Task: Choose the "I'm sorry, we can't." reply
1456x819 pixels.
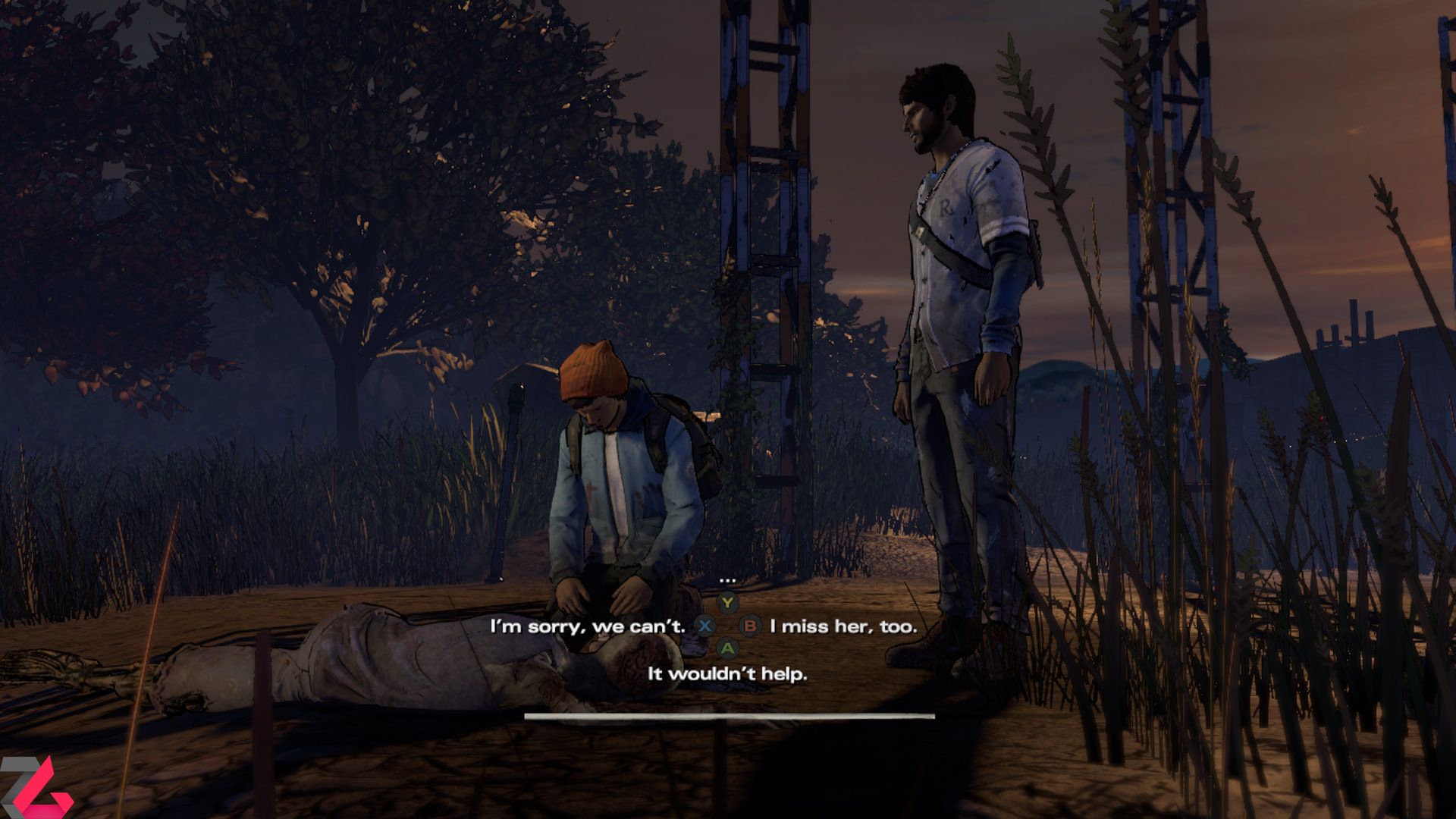Action: [x=588, y=626]
